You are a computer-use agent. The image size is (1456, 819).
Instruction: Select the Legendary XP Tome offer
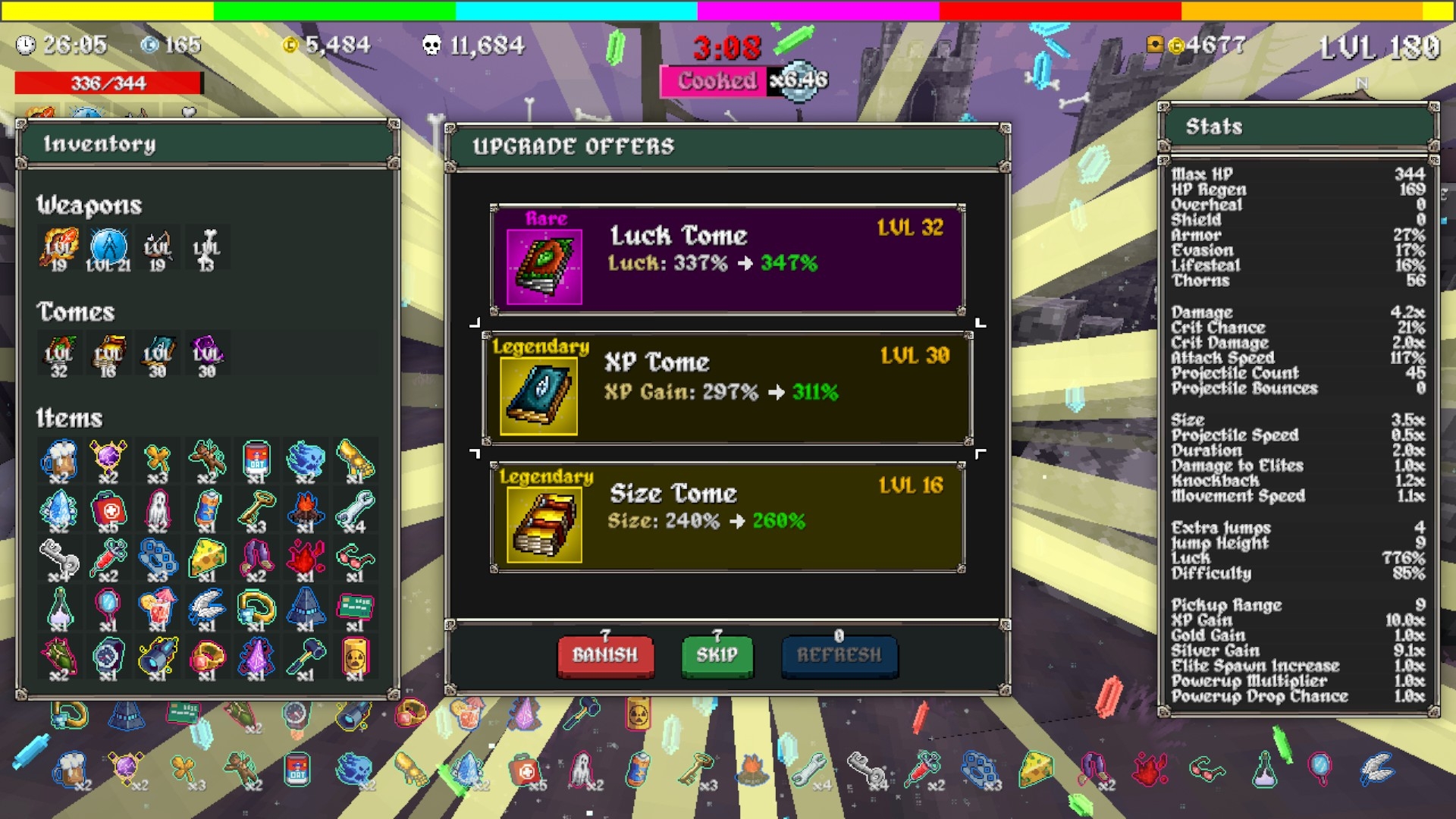point(727,388)
